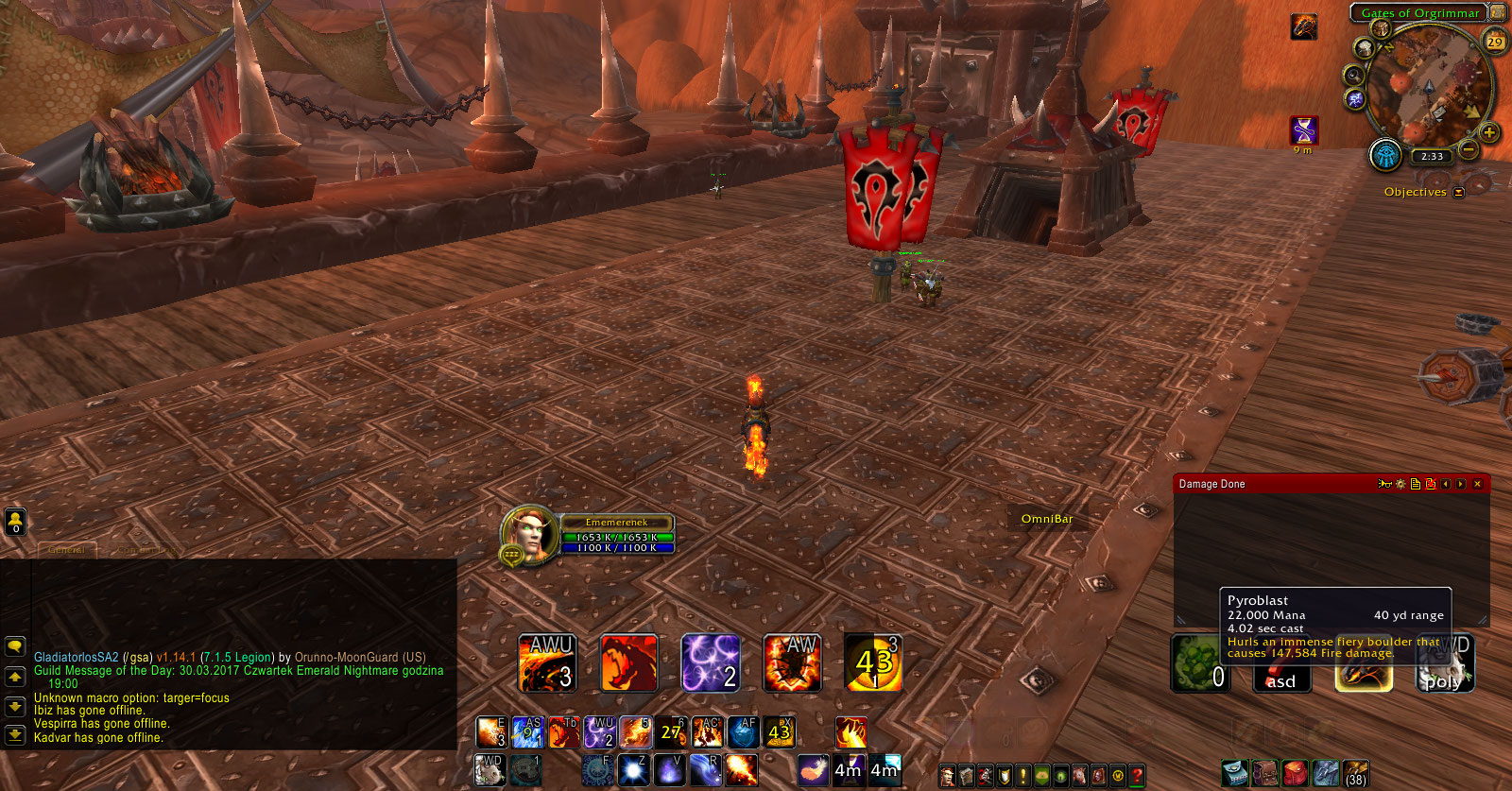Open the Order Hall eye icon below the minimap

tap(1383, 155)
